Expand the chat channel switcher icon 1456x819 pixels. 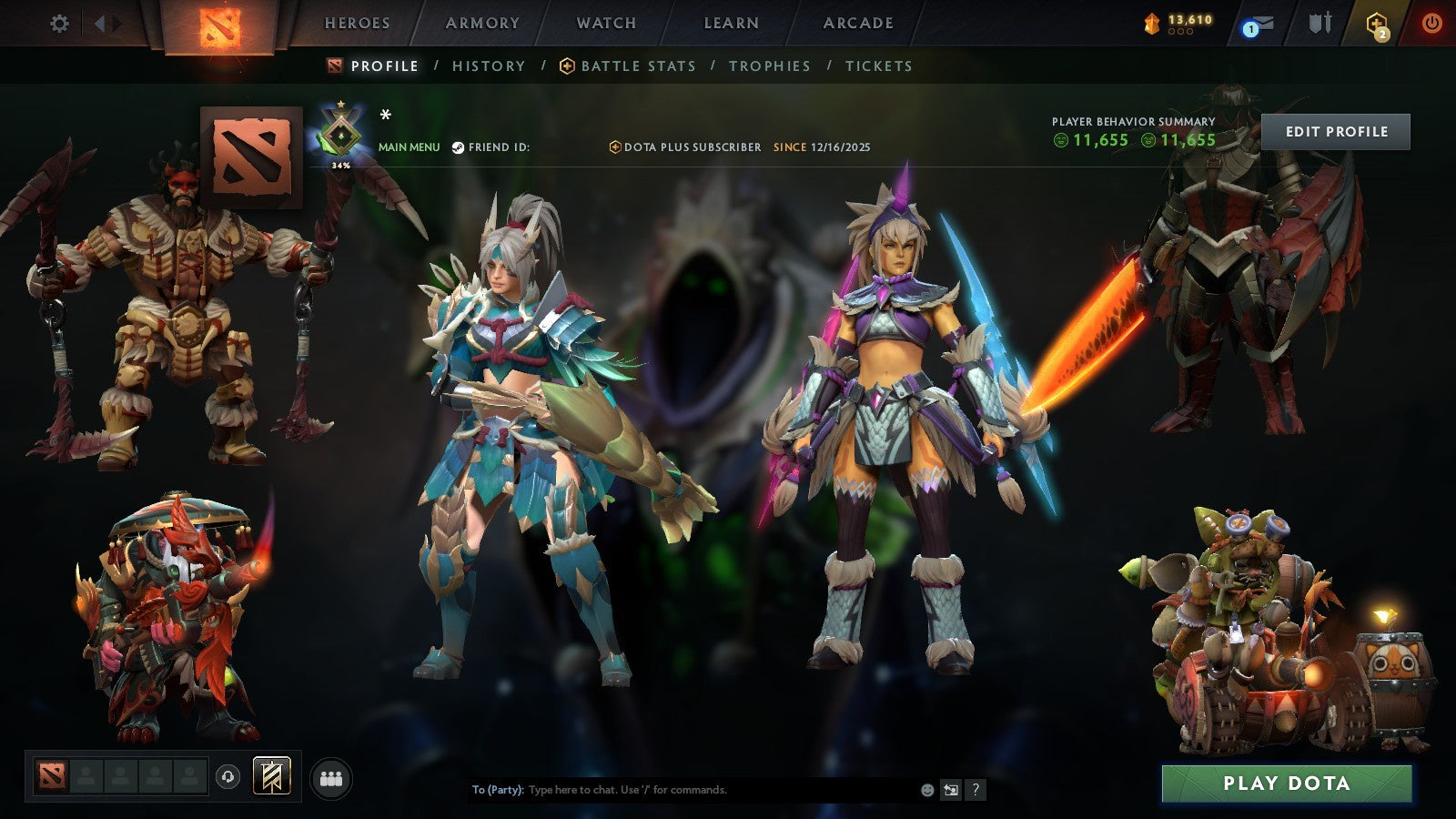click(x=952, y=790)
